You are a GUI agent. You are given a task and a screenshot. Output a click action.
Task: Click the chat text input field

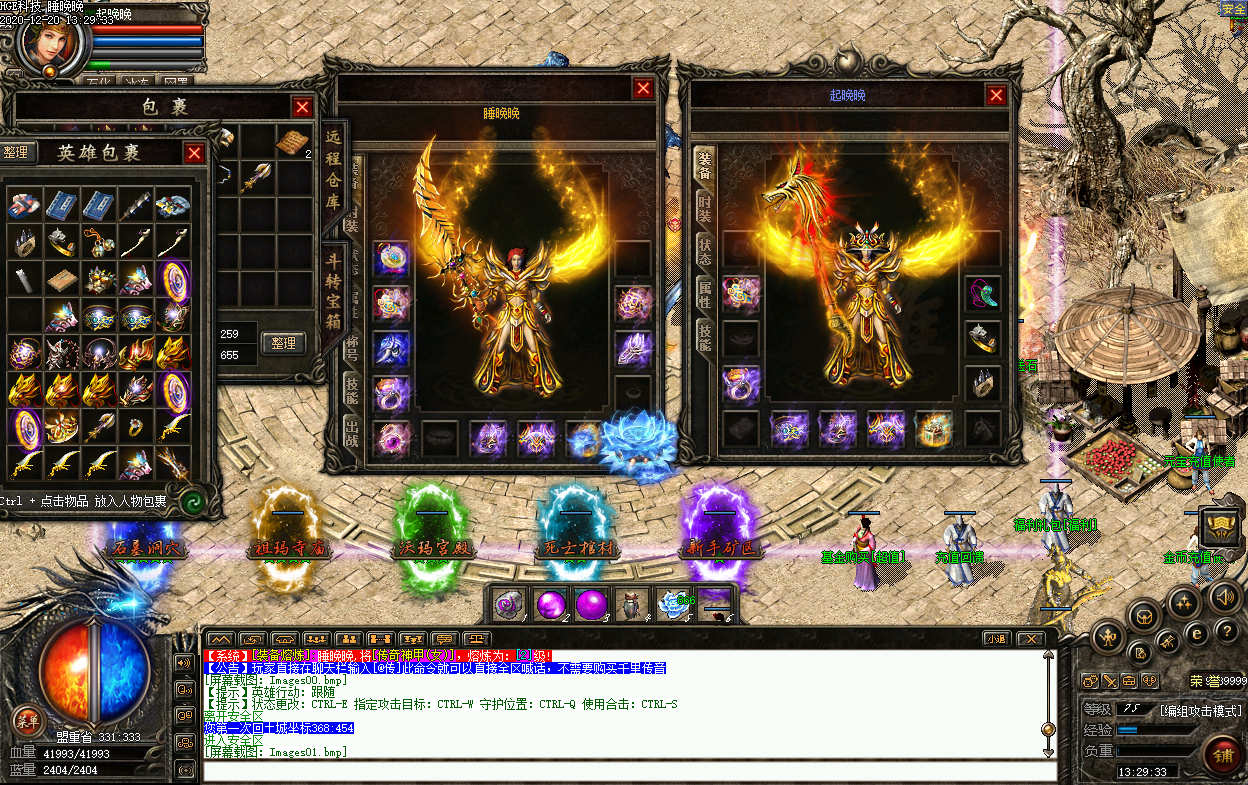630,771
